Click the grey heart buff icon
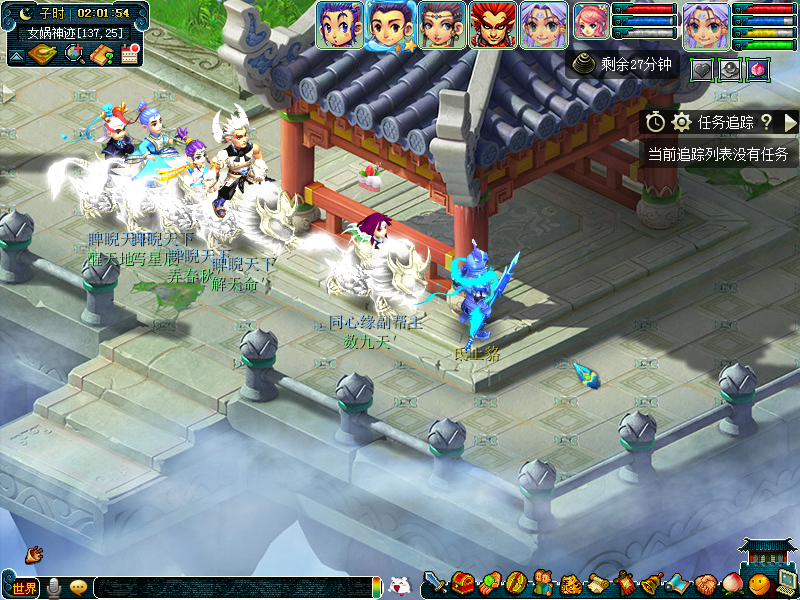Viewport: 800px width, 600px height. (x=703, y=68)
